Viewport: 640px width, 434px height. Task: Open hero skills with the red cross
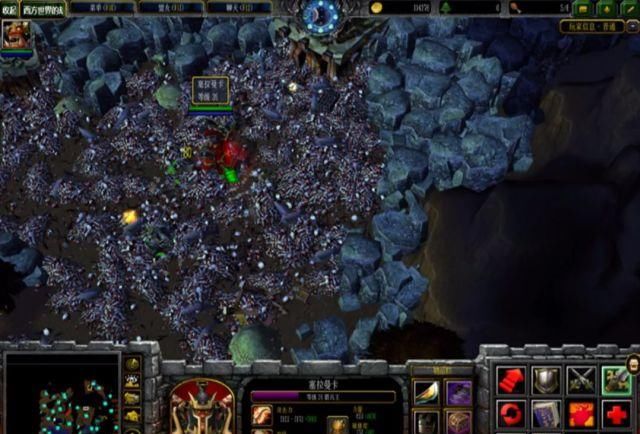point(616,413)
